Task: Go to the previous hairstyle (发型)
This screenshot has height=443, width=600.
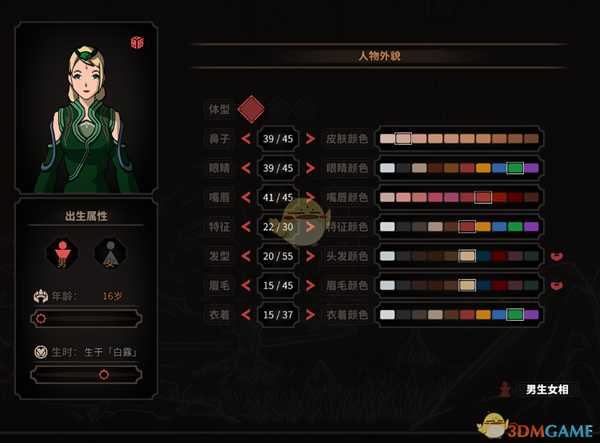Action: point(243,256)
